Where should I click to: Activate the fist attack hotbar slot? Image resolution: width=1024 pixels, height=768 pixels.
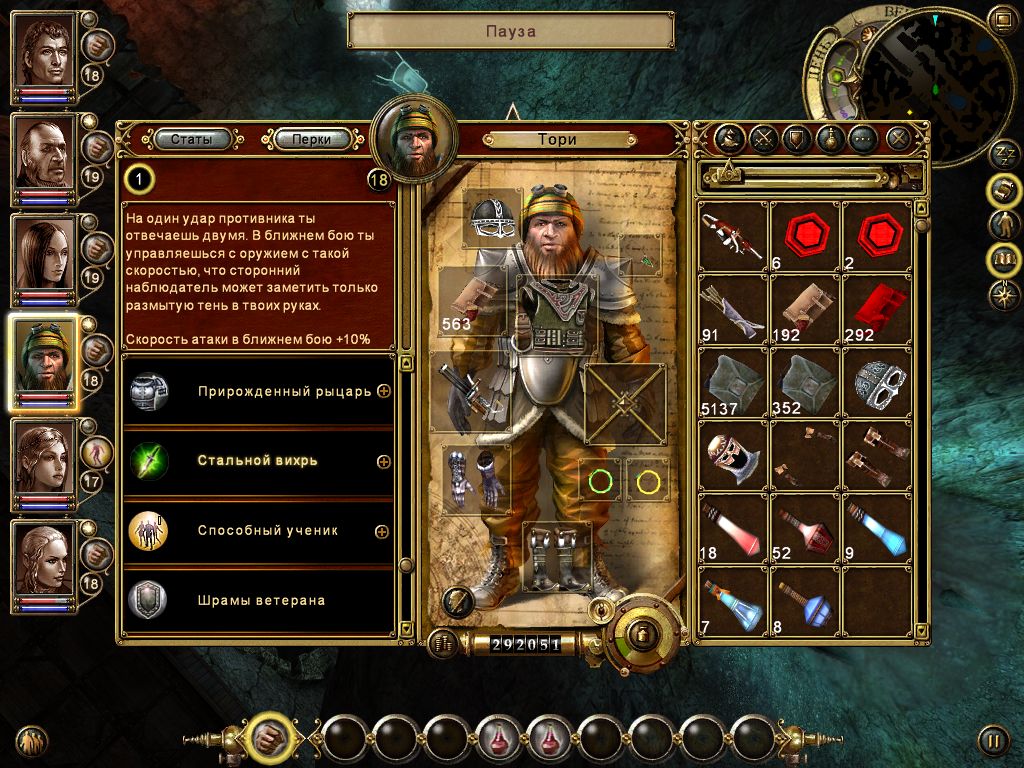click(268, 740)
